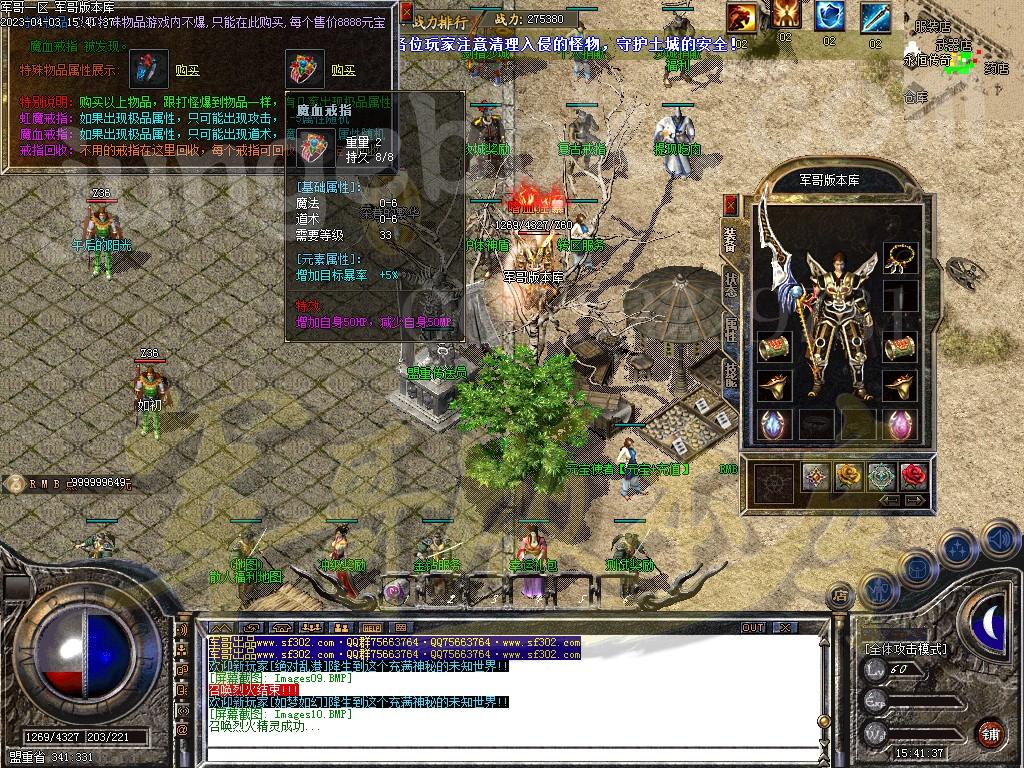Toggle sound with the speaker icon
Viewport: 1024px width, 768px height.
[x=1000, y=540]
